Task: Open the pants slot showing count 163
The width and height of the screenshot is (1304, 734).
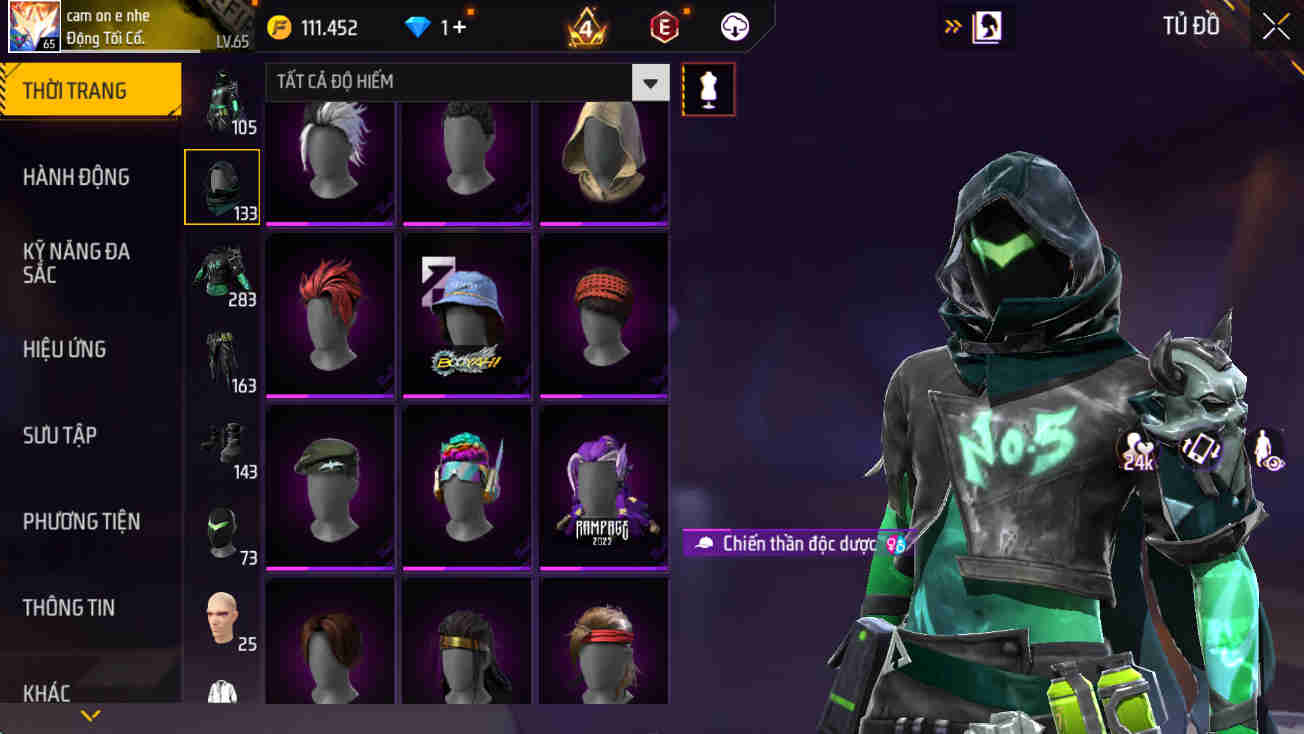Action: pos(222,355)
